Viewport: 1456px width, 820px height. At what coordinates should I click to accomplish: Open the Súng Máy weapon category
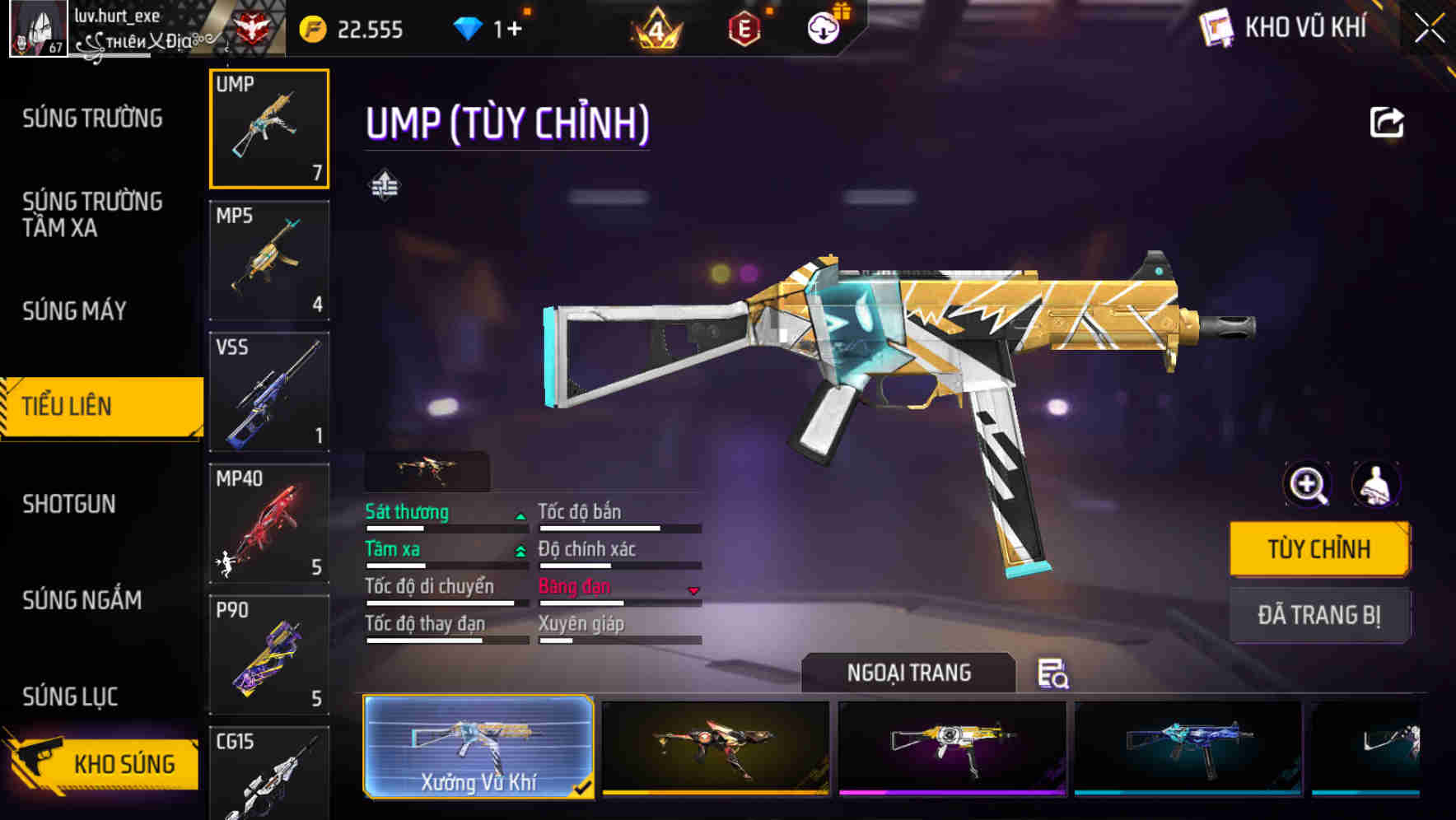coord(75,310)
